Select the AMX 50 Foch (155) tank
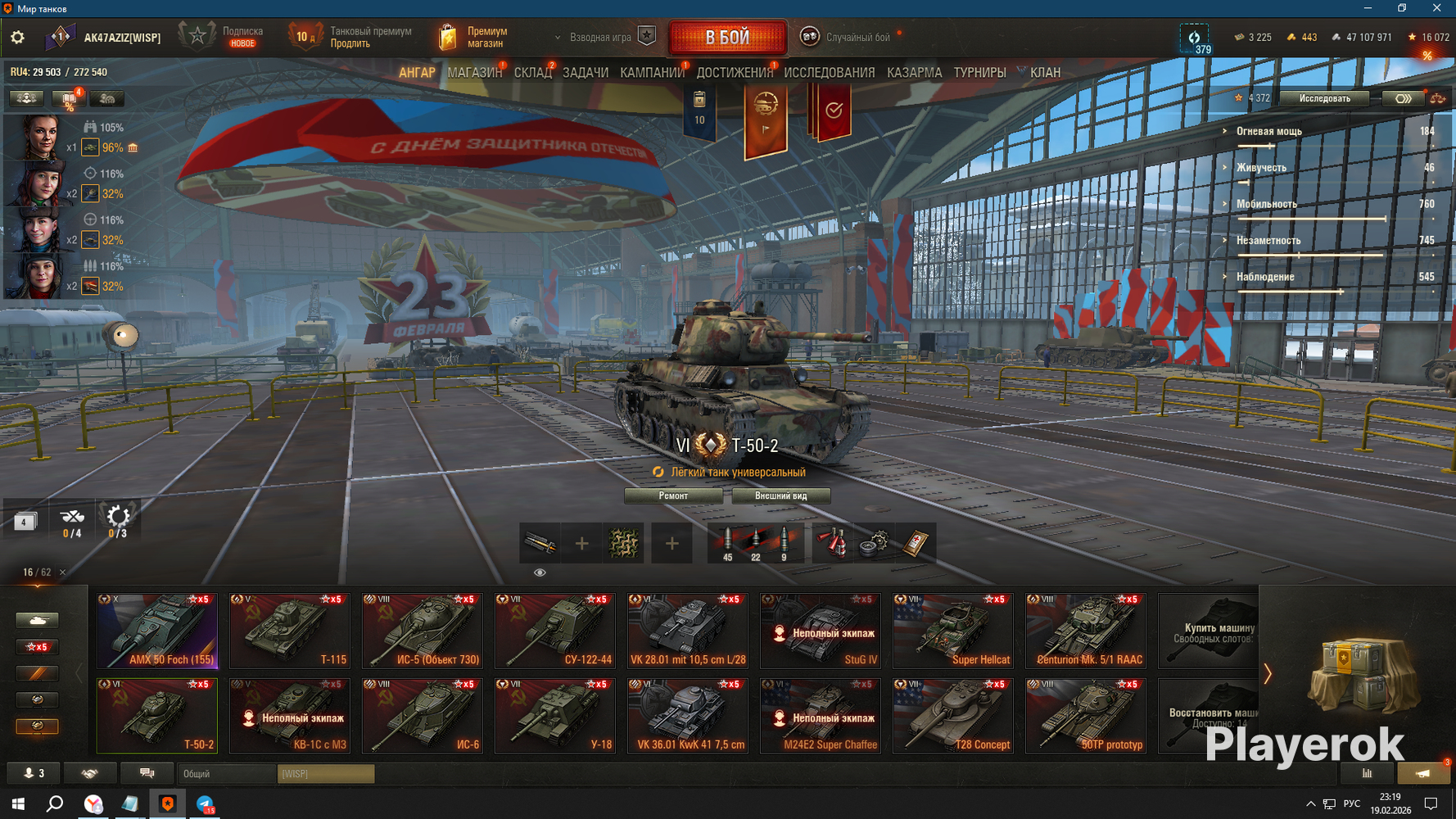The height and width of the screenshot is (819, 1456). click(x=157, y=631)
